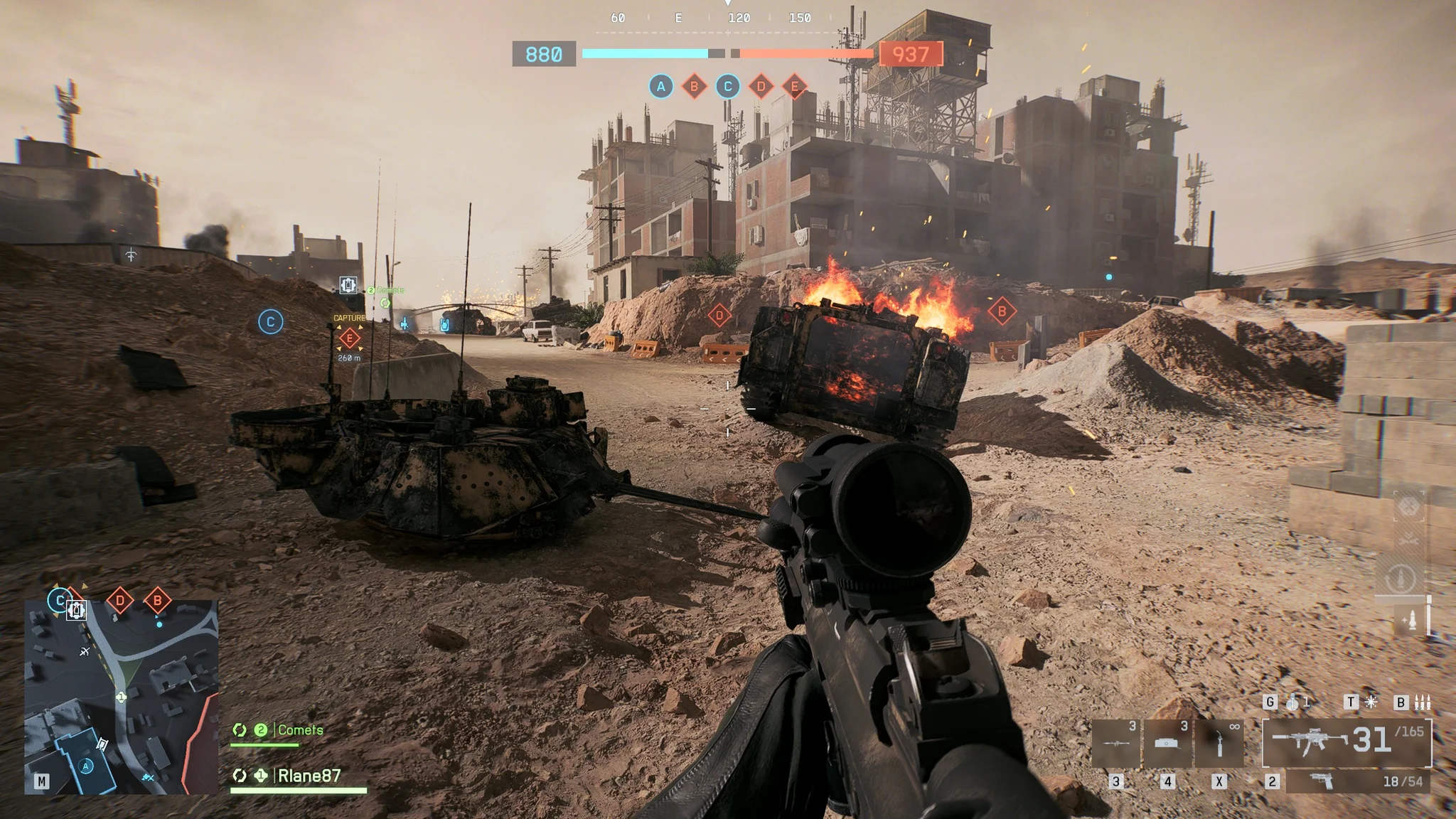Select squad member Comets

point(299,730)
